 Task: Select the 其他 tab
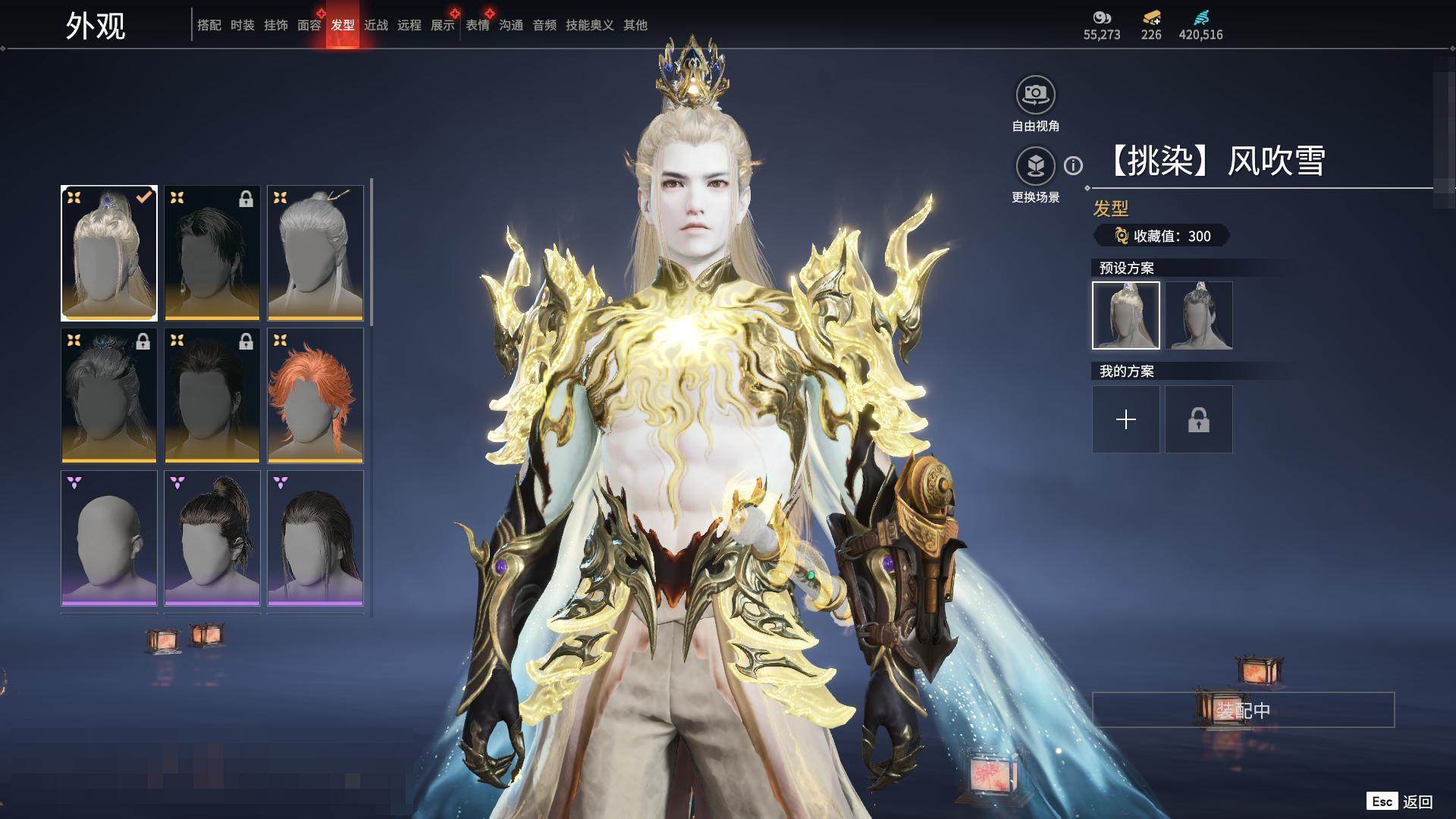[635, 26]
